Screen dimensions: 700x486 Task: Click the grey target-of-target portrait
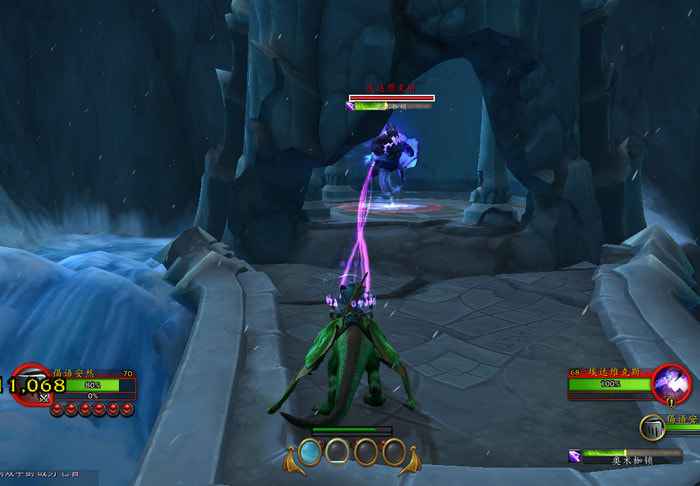tap(652, 427)
